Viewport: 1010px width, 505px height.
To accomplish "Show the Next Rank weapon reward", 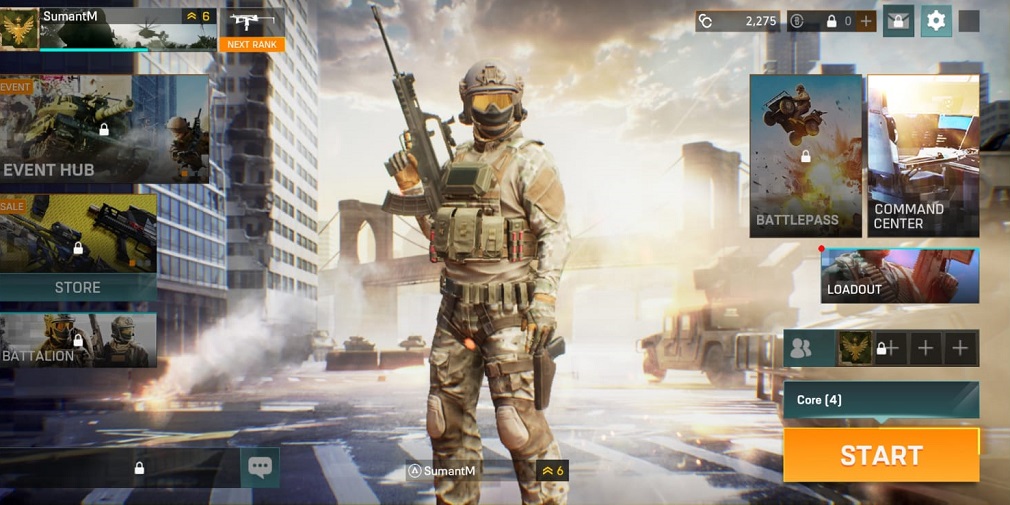I will pos(252,30).
